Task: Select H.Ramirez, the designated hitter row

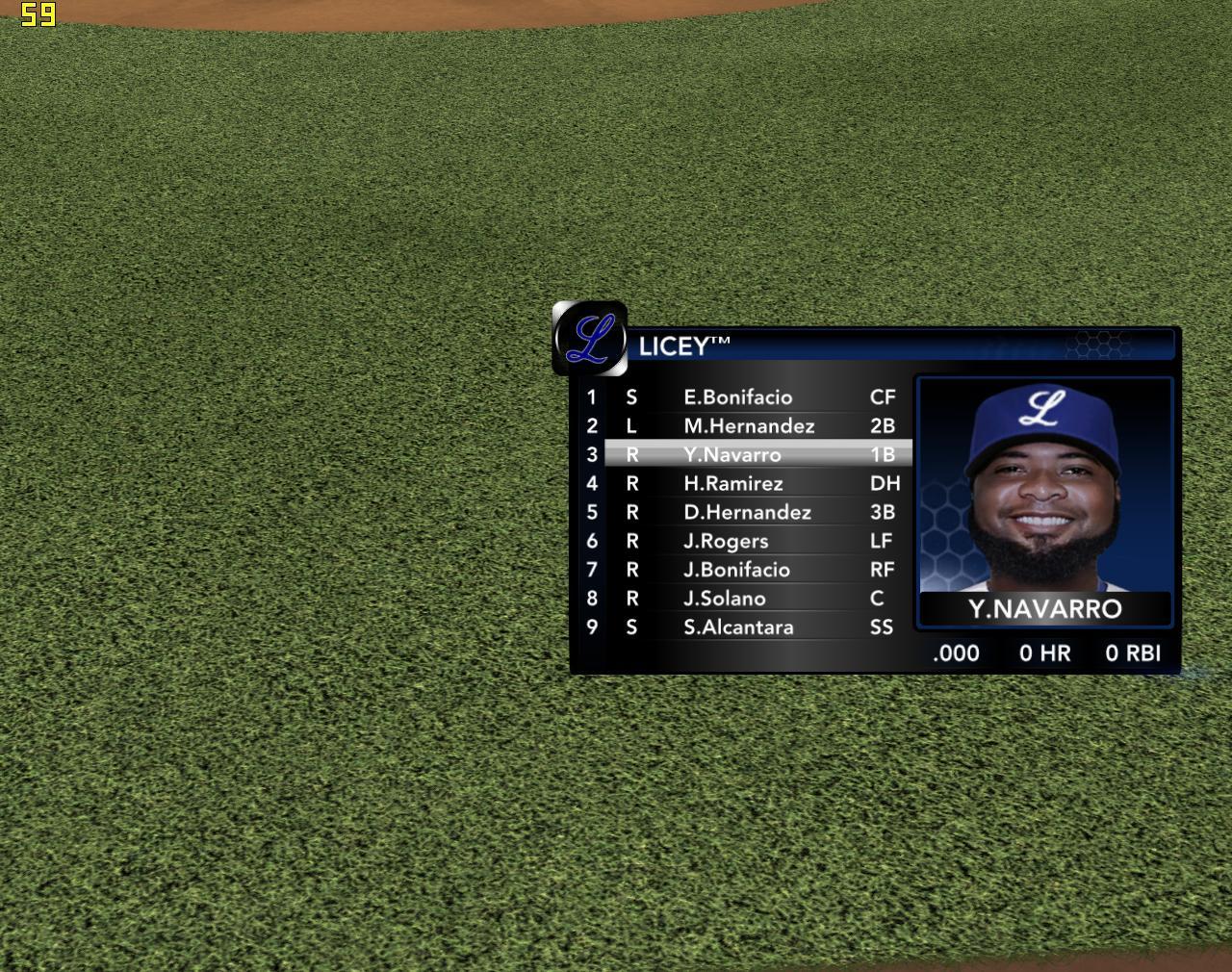Action: [733, 484]
